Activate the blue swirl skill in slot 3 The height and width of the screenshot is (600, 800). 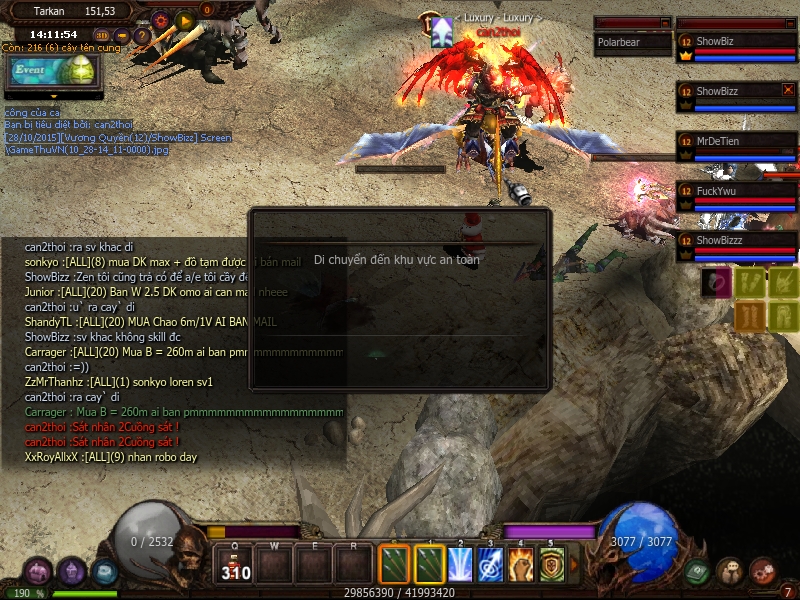[490, 564]
